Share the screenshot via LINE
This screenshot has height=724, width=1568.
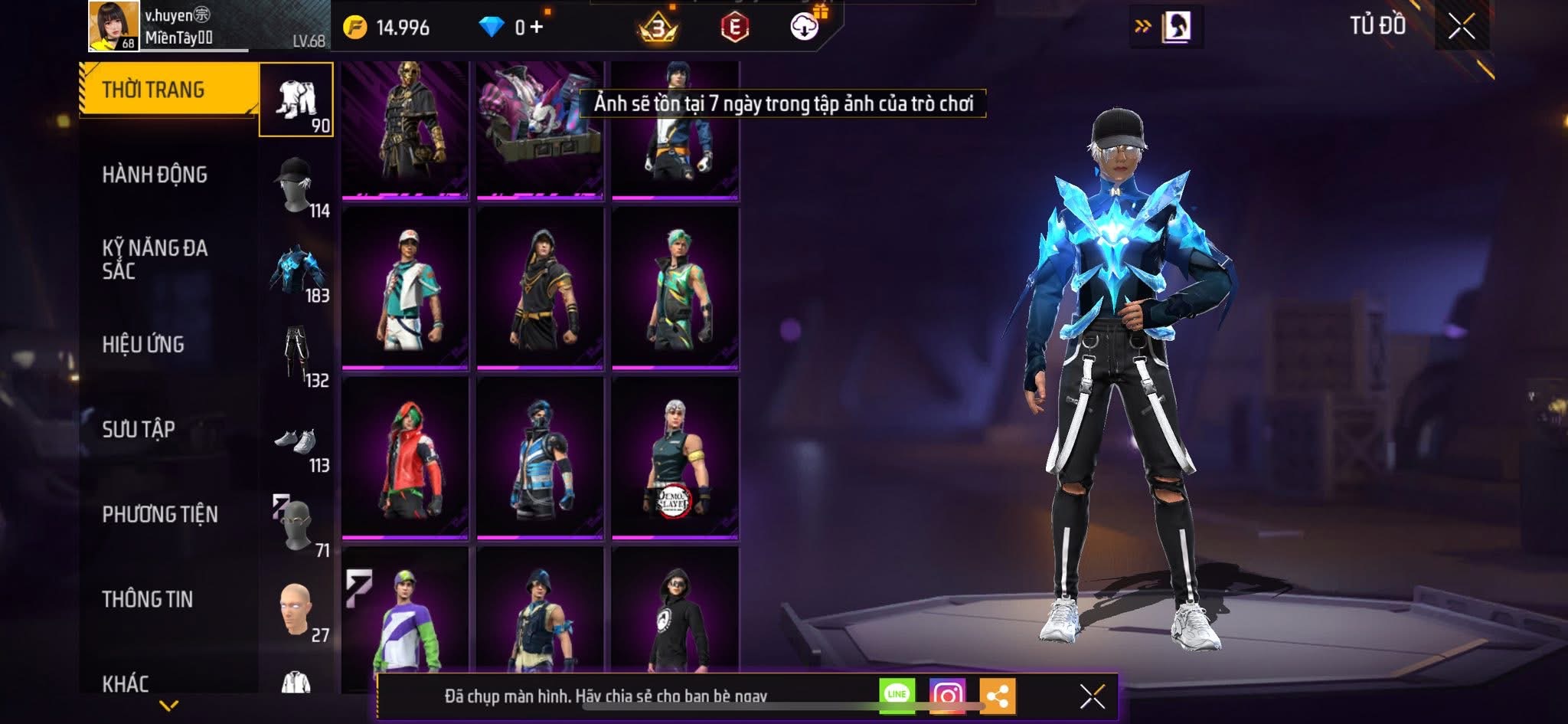click(897, 695)
